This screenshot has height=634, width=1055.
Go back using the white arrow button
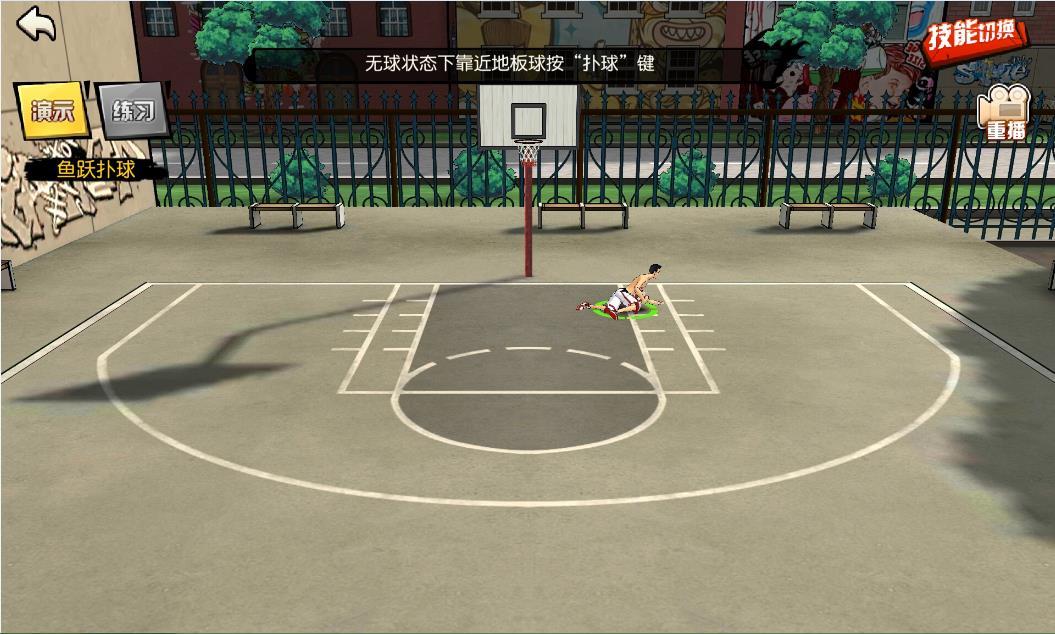pyautogui.click(x=37, y=24)
